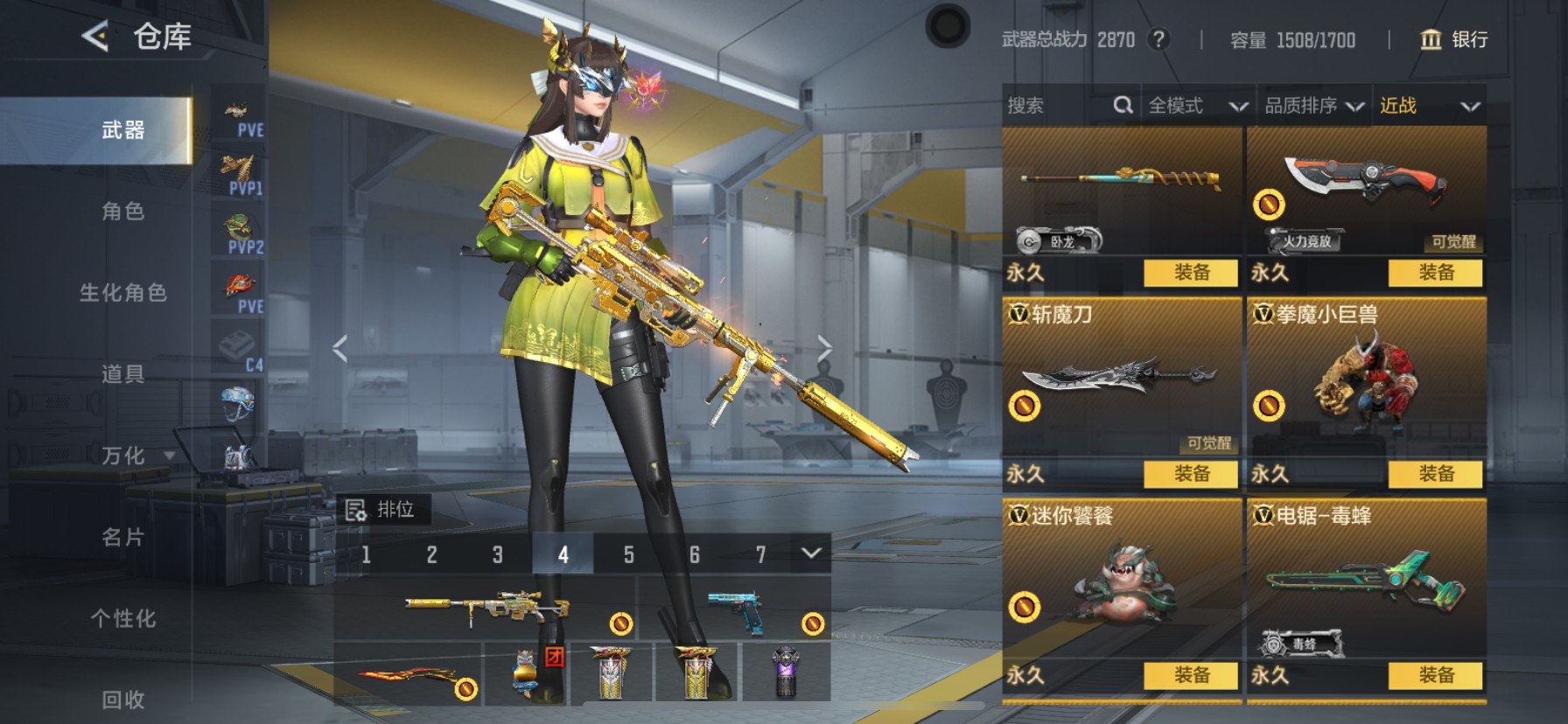This screenshot has height=724, width=1568.
Task: Switch to the 角色 tab
Action: pos(122,211)
